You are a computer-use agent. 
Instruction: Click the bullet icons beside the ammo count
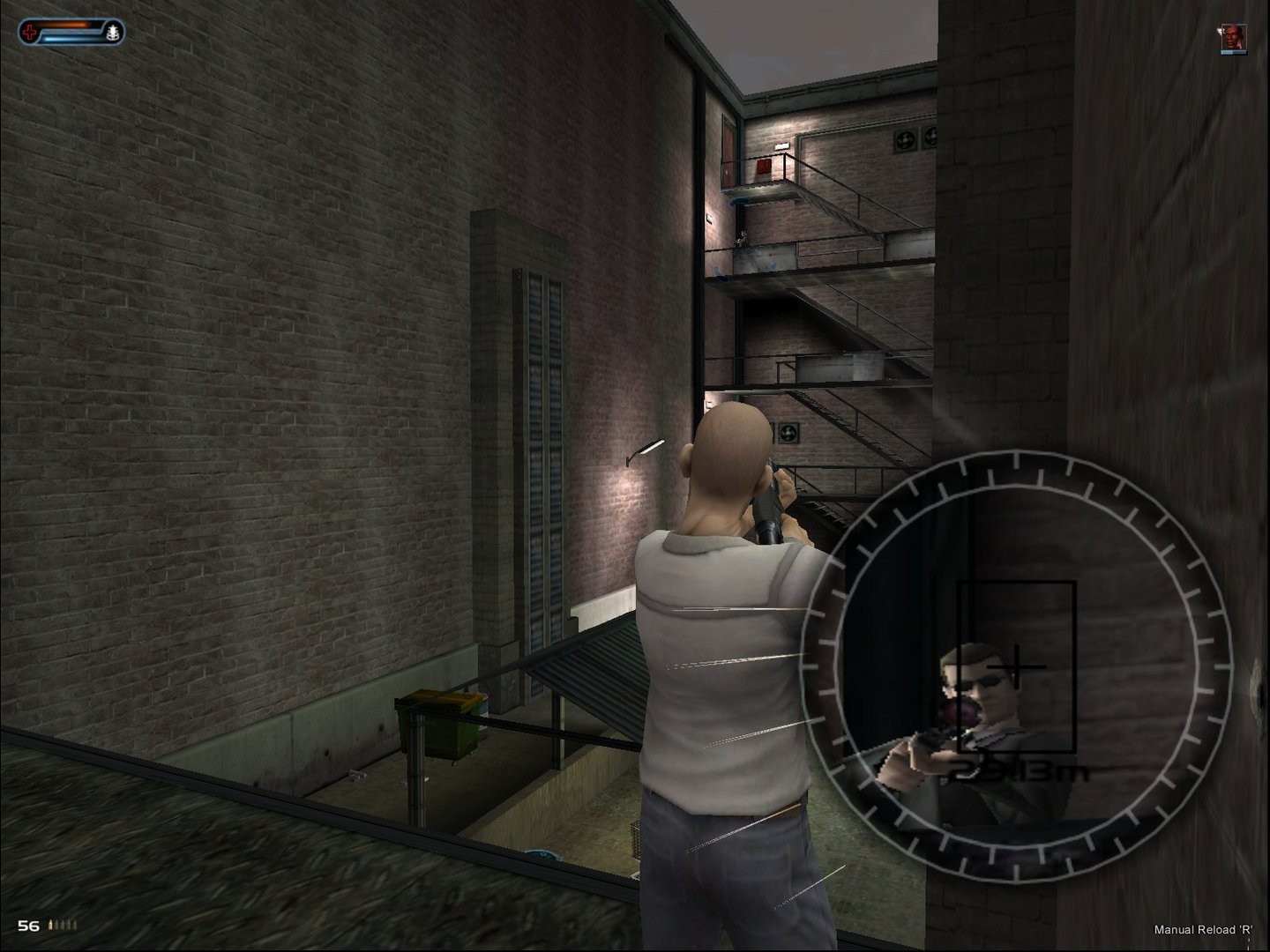[x=63, y=924]
